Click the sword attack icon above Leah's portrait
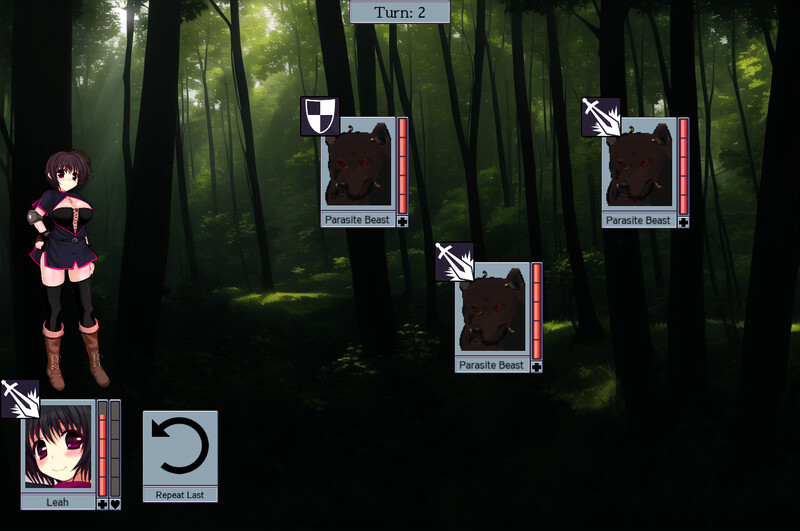The image size is (800, 531). (x=20, y=399)
